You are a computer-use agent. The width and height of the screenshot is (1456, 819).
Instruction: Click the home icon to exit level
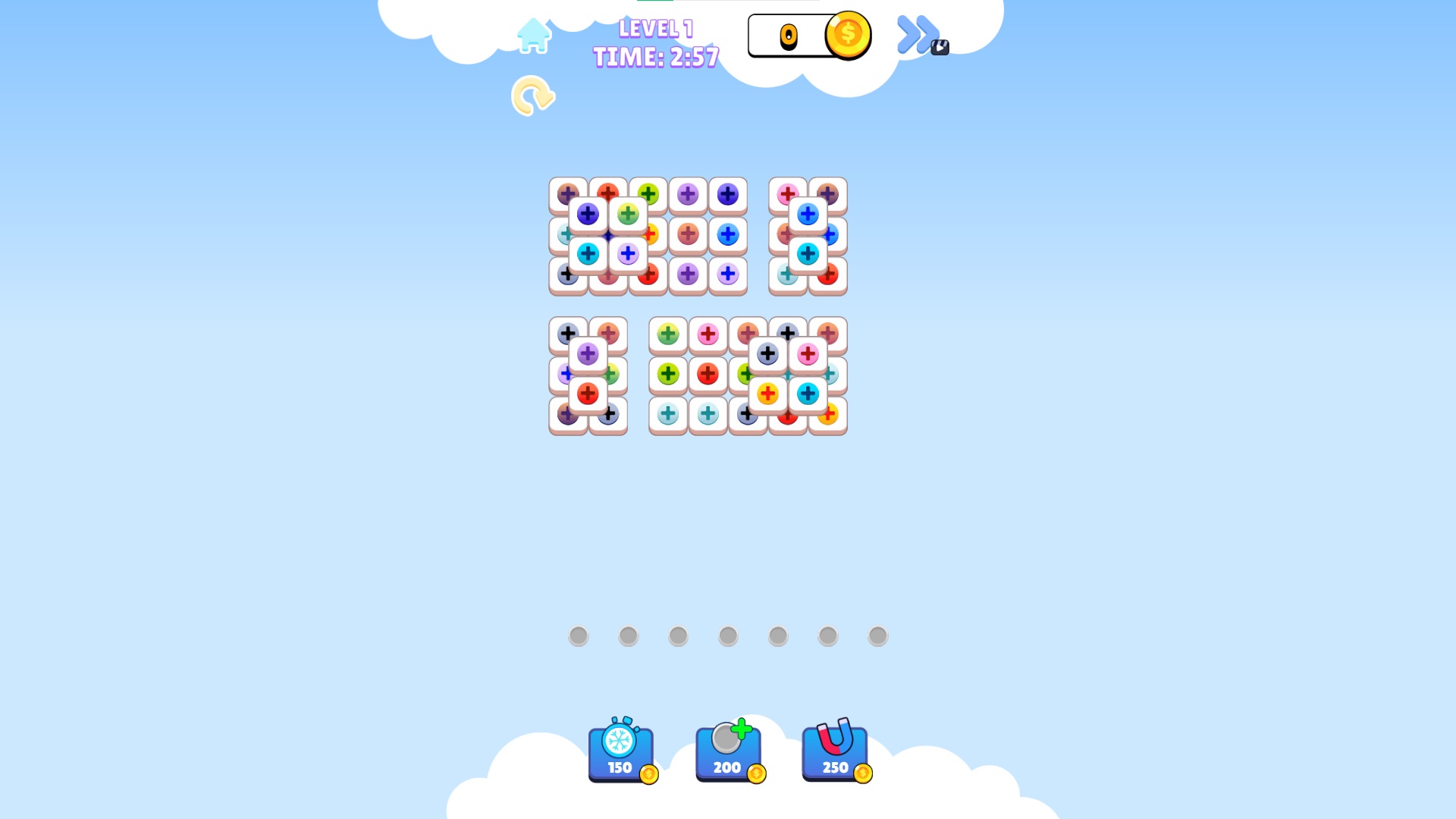(533, 36)
